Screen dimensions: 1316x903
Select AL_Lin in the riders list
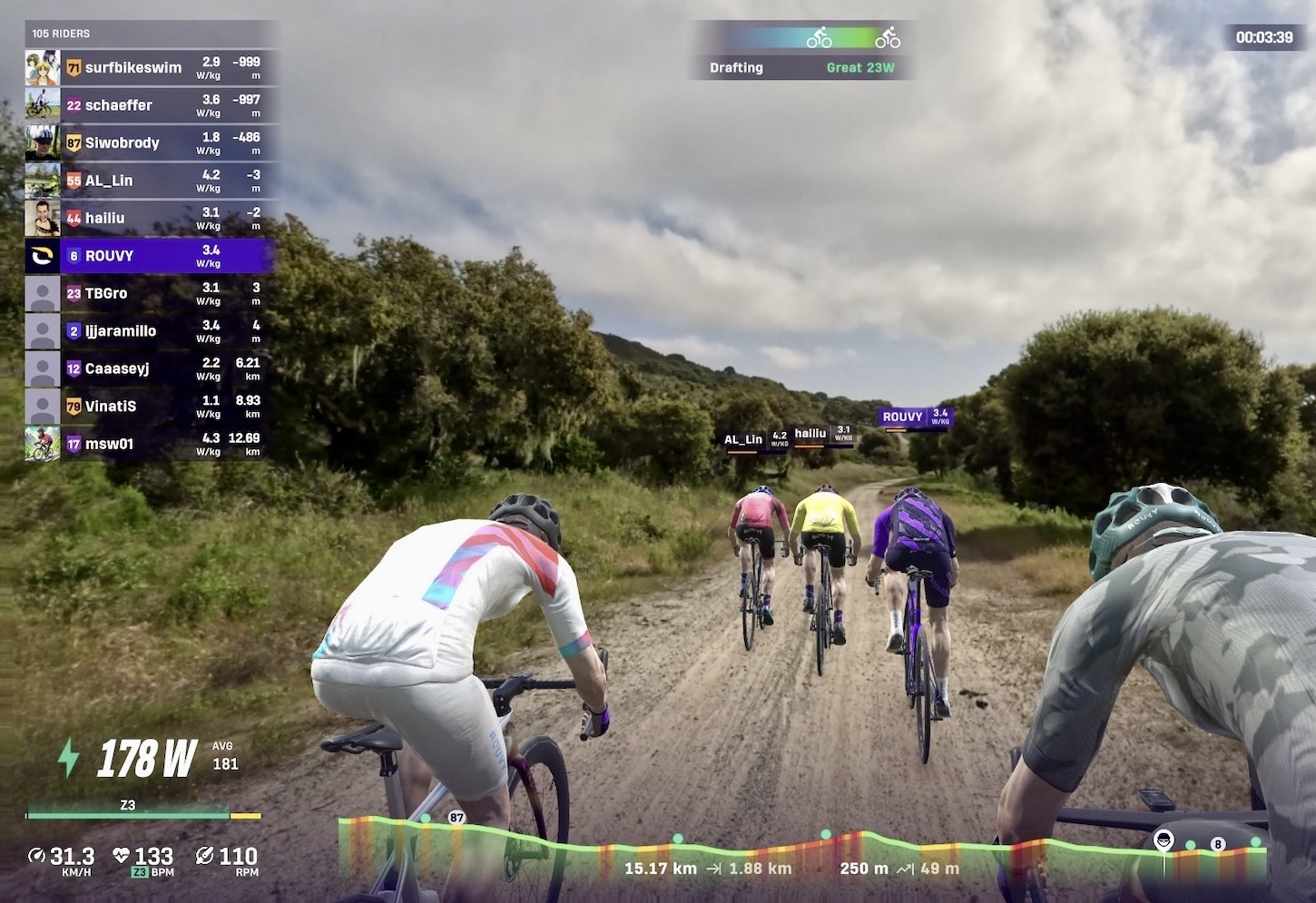(x=150, y=181)
